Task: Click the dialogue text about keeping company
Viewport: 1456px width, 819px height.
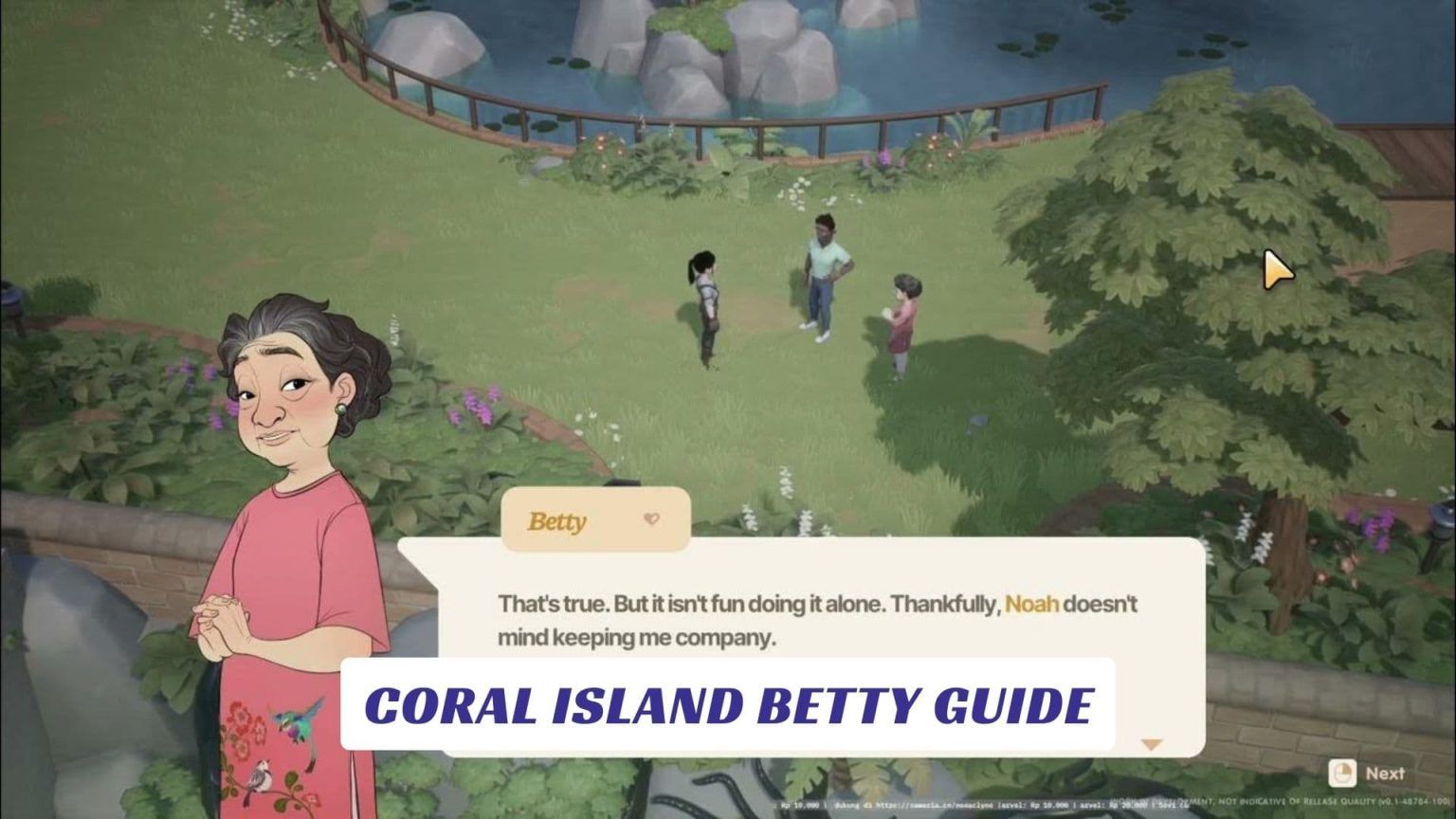Action: tap(635, 636)
